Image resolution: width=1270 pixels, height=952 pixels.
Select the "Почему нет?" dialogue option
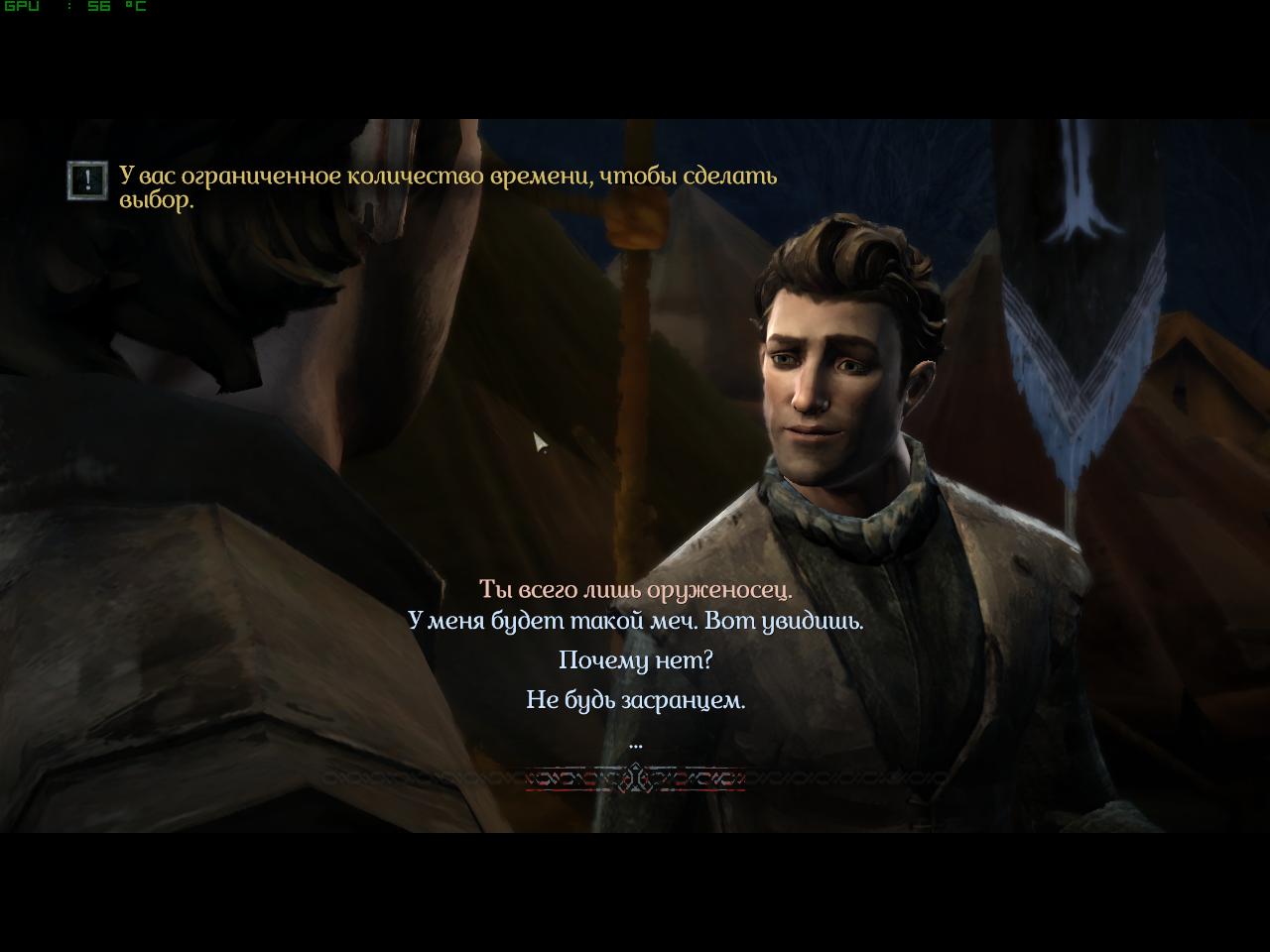click(x=635, y=660)
